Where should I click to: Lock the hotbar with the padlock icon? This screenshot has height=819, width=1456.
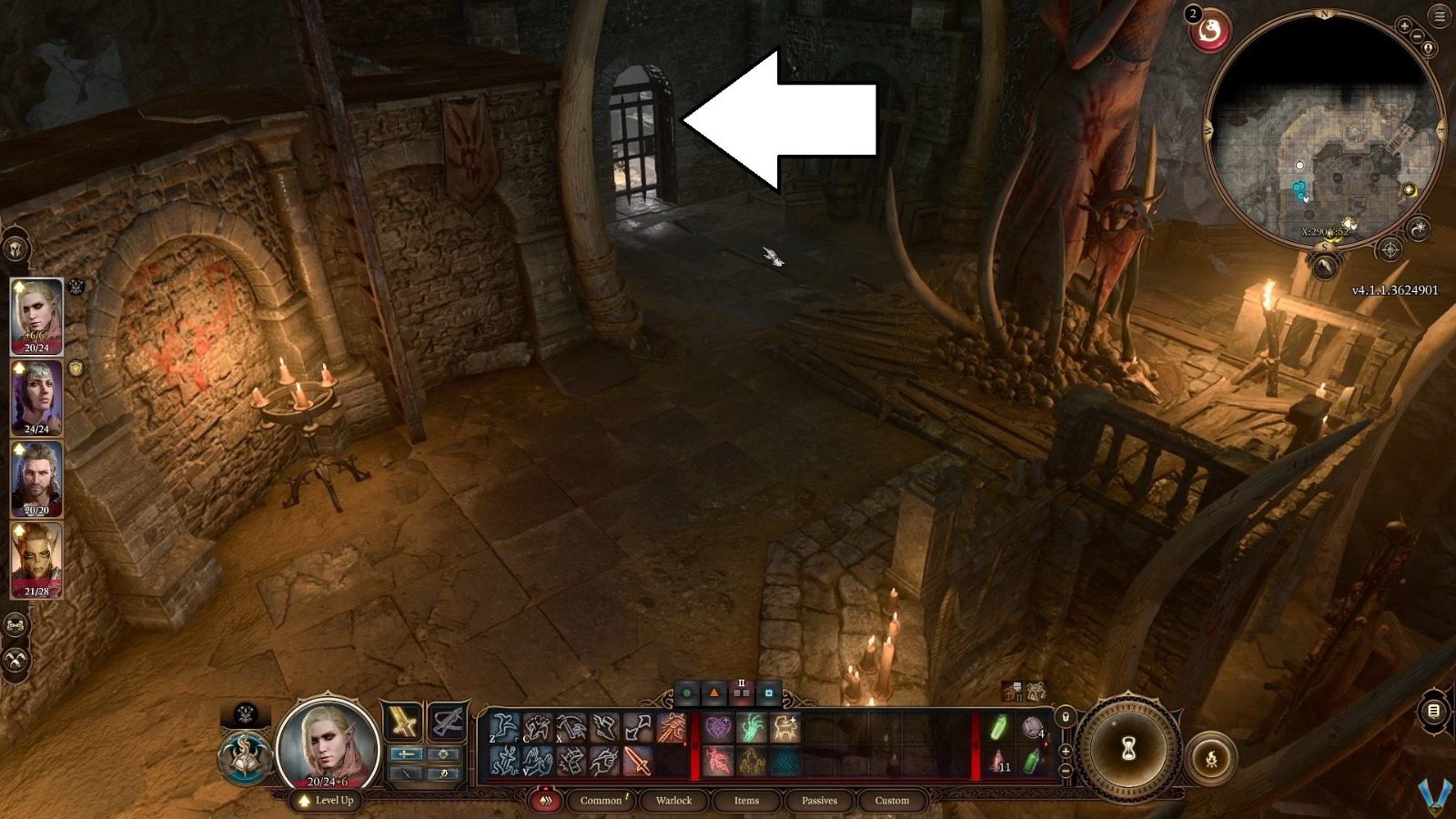[1066, 718]
